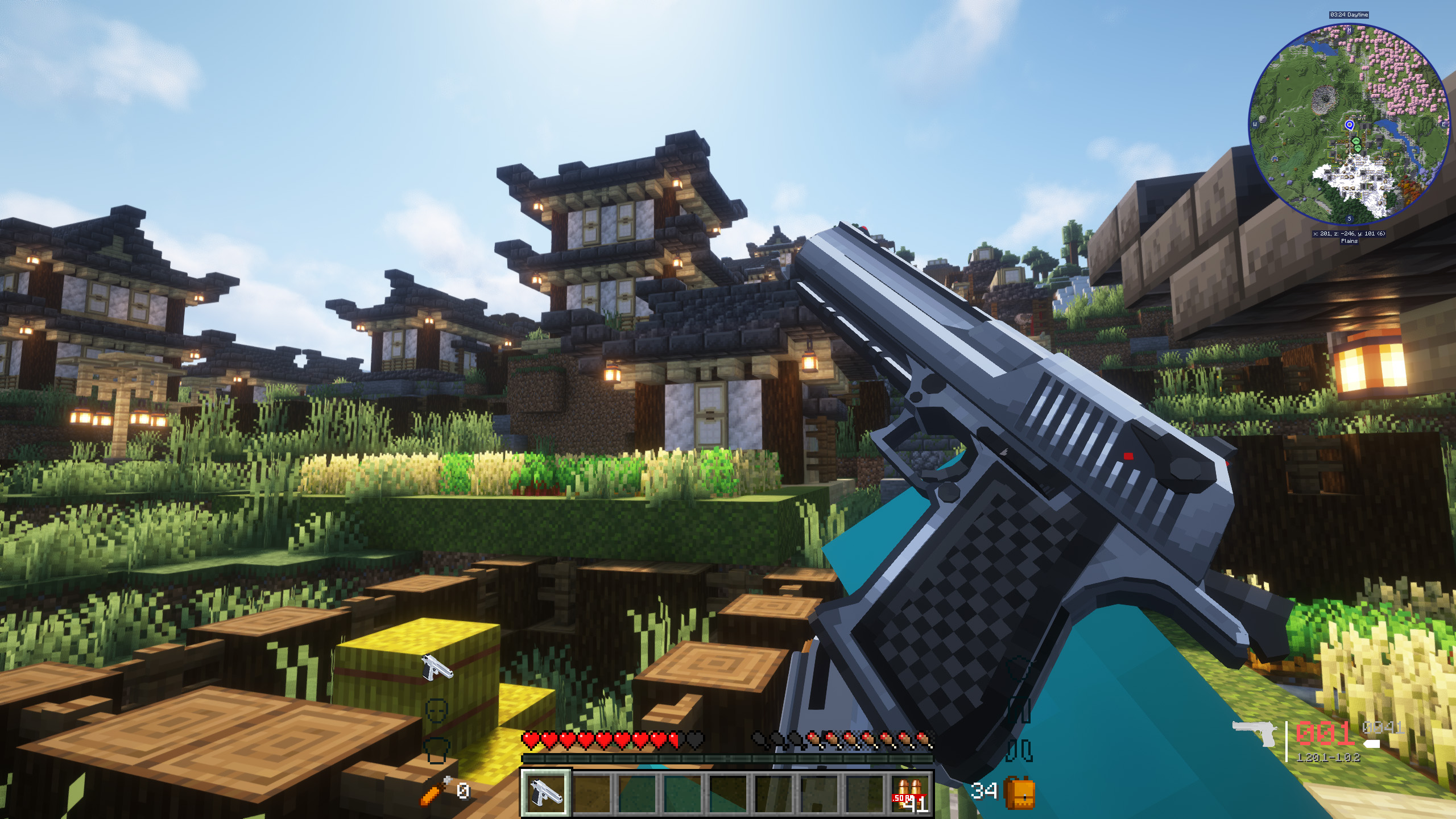
Task: Open the N compass marker on the minimap
Action: (x=1350, y=30)
